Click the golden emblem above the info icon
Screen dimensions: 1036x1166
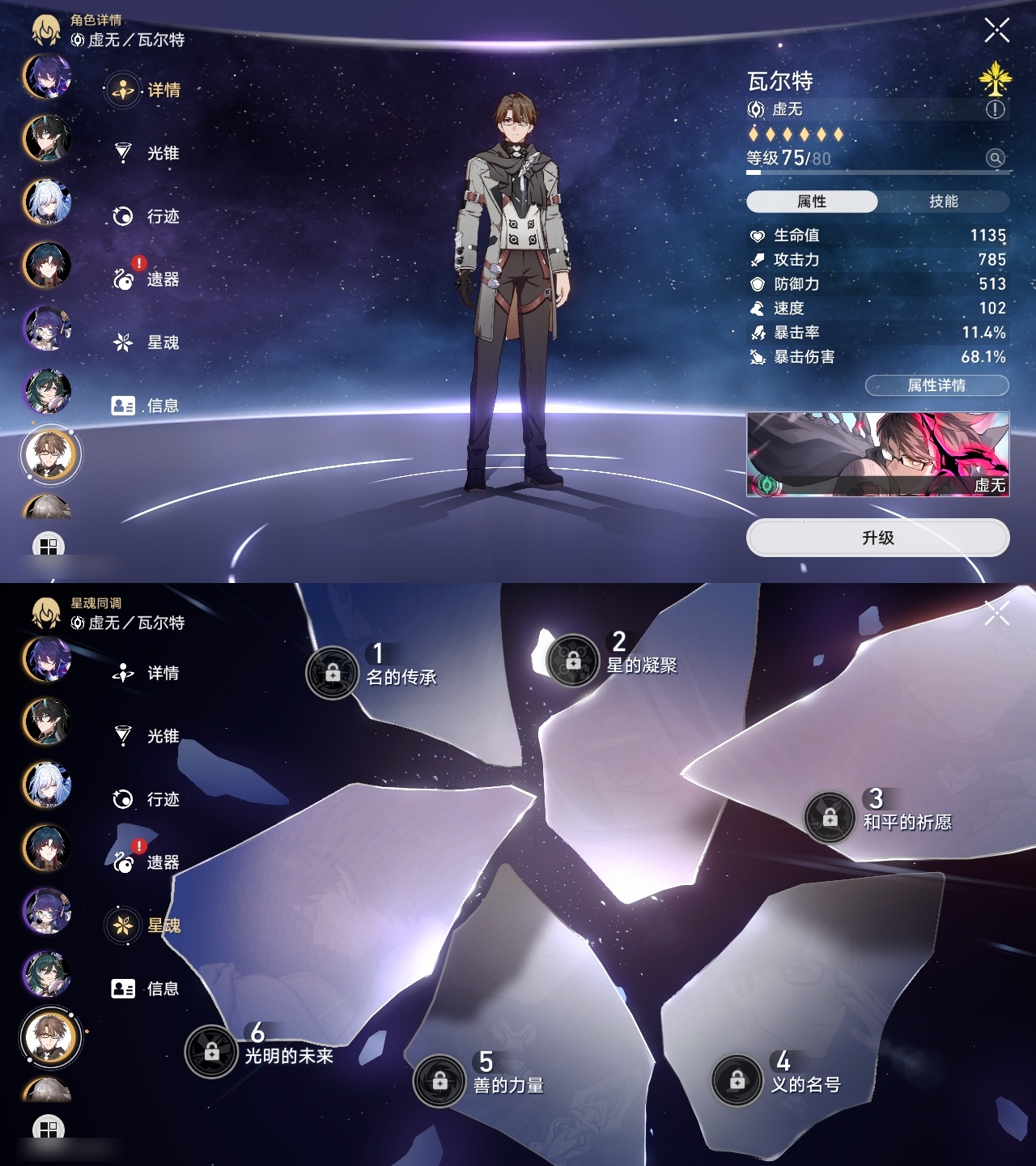pos(996,79)
